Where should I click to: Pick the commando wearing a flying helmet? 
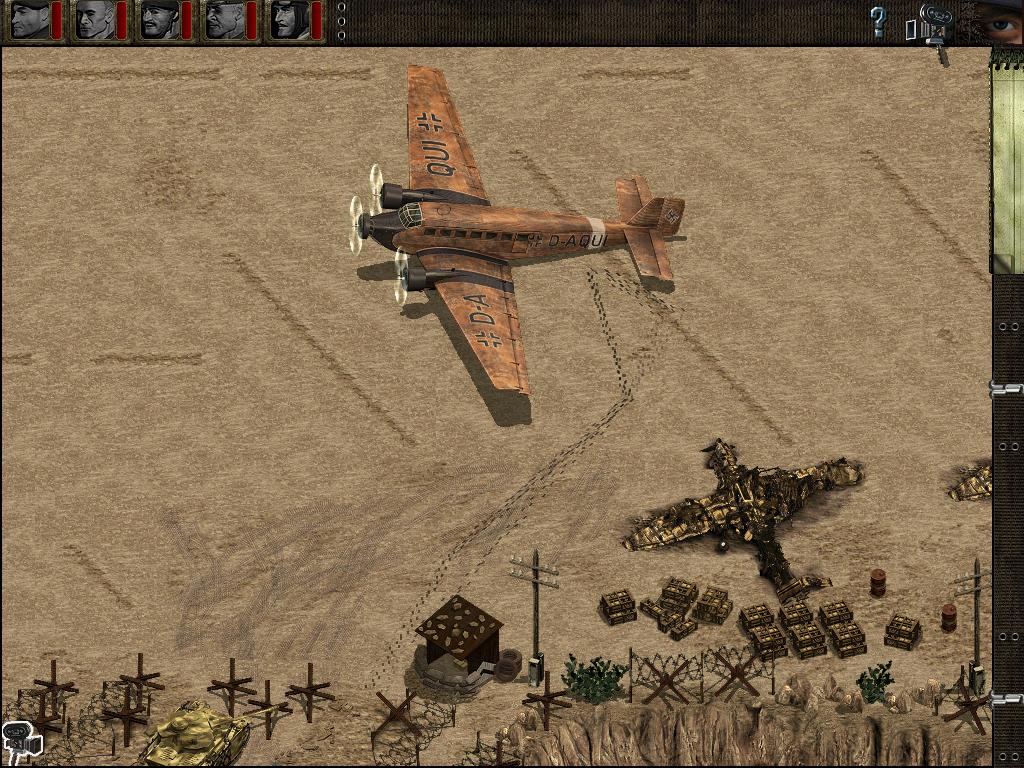point(290,20)
